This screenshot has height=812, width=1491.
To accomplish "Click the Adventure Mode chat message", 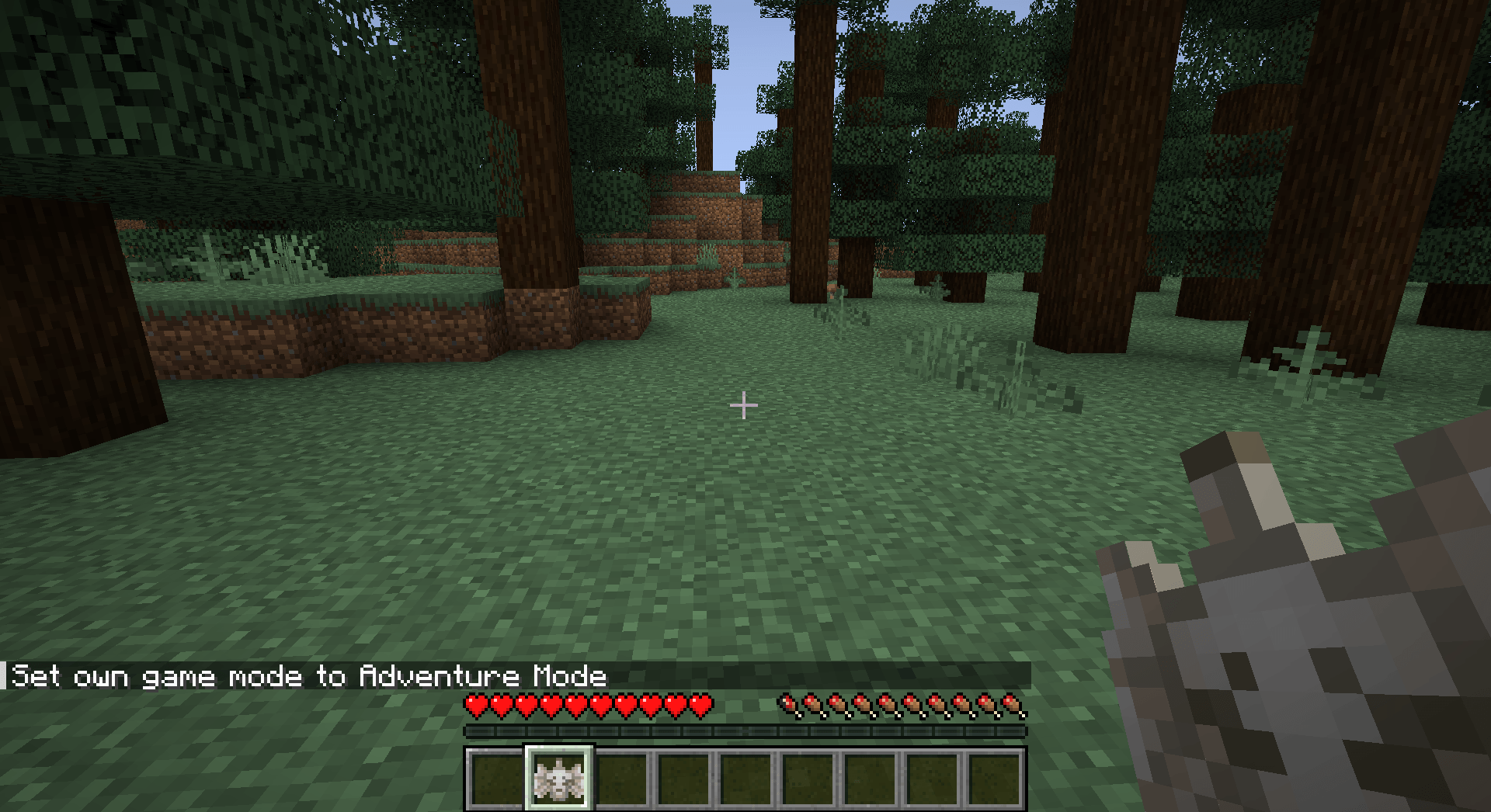I will pyautogui.click(x=309, y=675).
